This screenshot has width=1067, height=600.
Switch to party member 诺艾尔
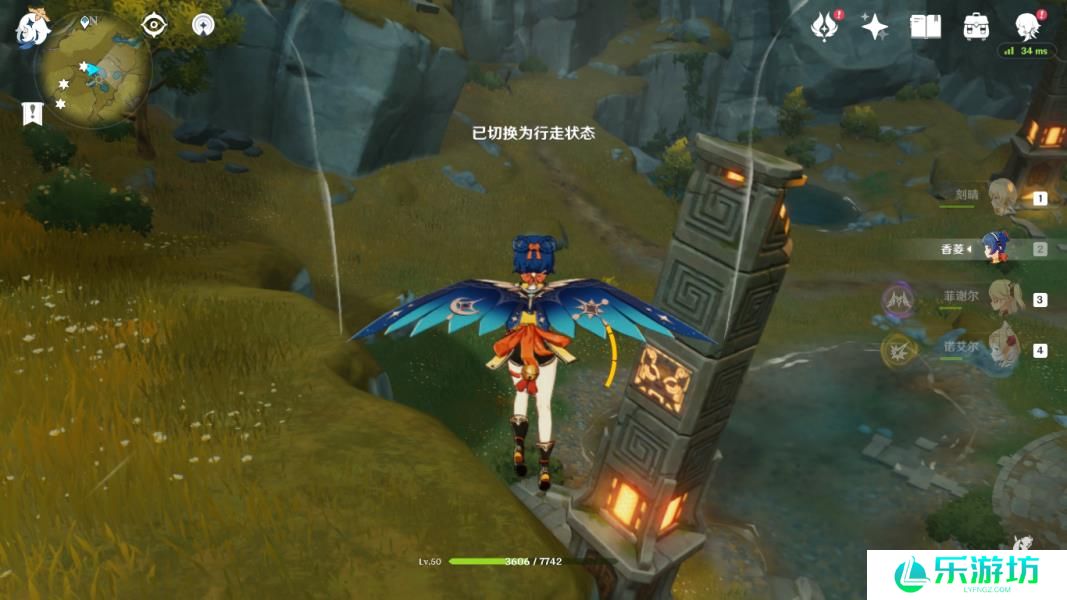coord(1001,349)
